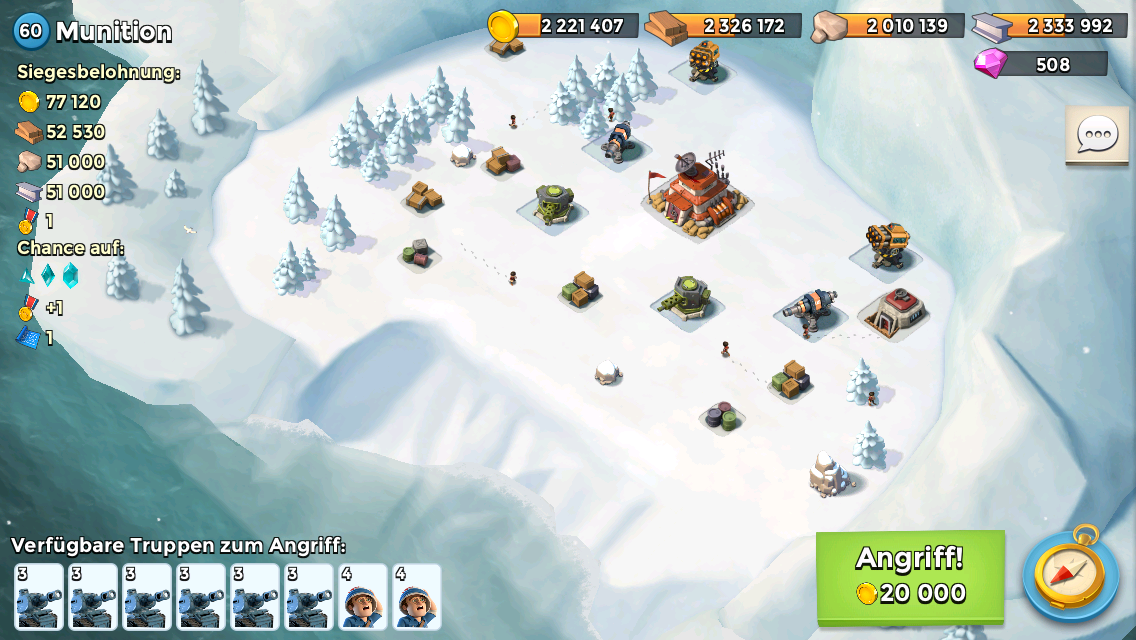1136x640 pixels.
Task: Open the chat speech bubble
Action: coord(1097,134)
